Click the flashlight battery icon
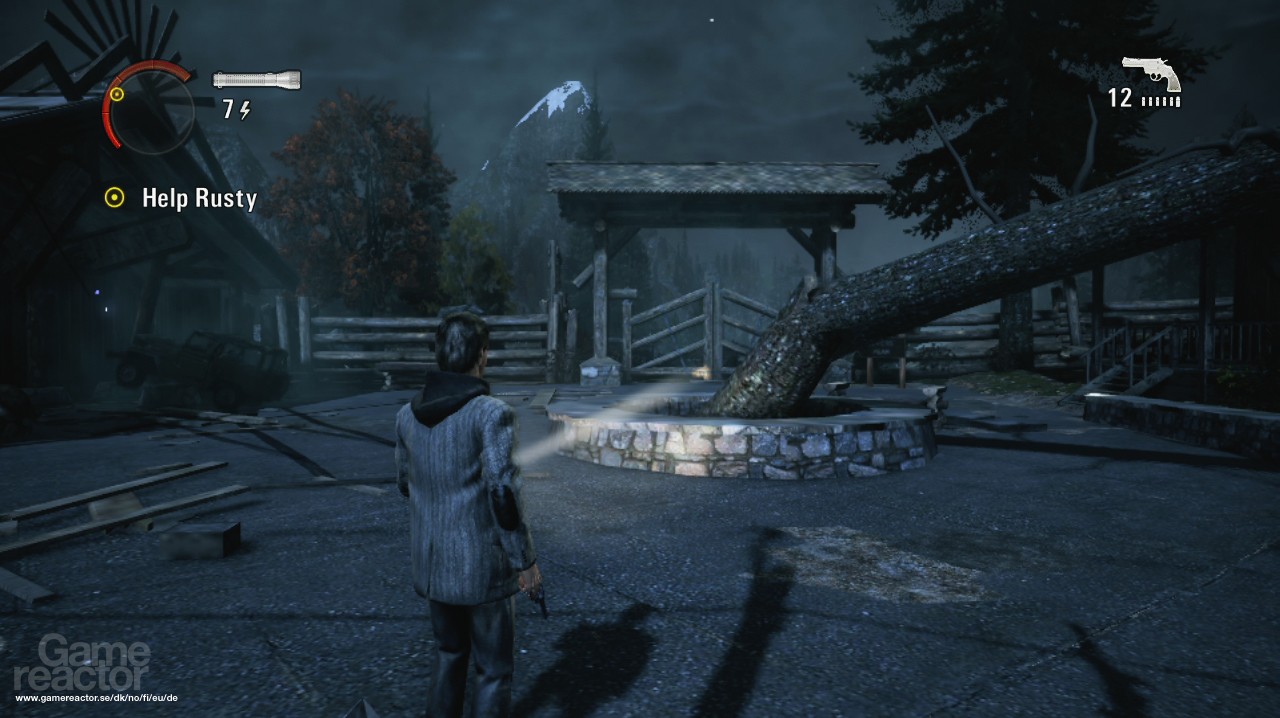 pos(257,79)
